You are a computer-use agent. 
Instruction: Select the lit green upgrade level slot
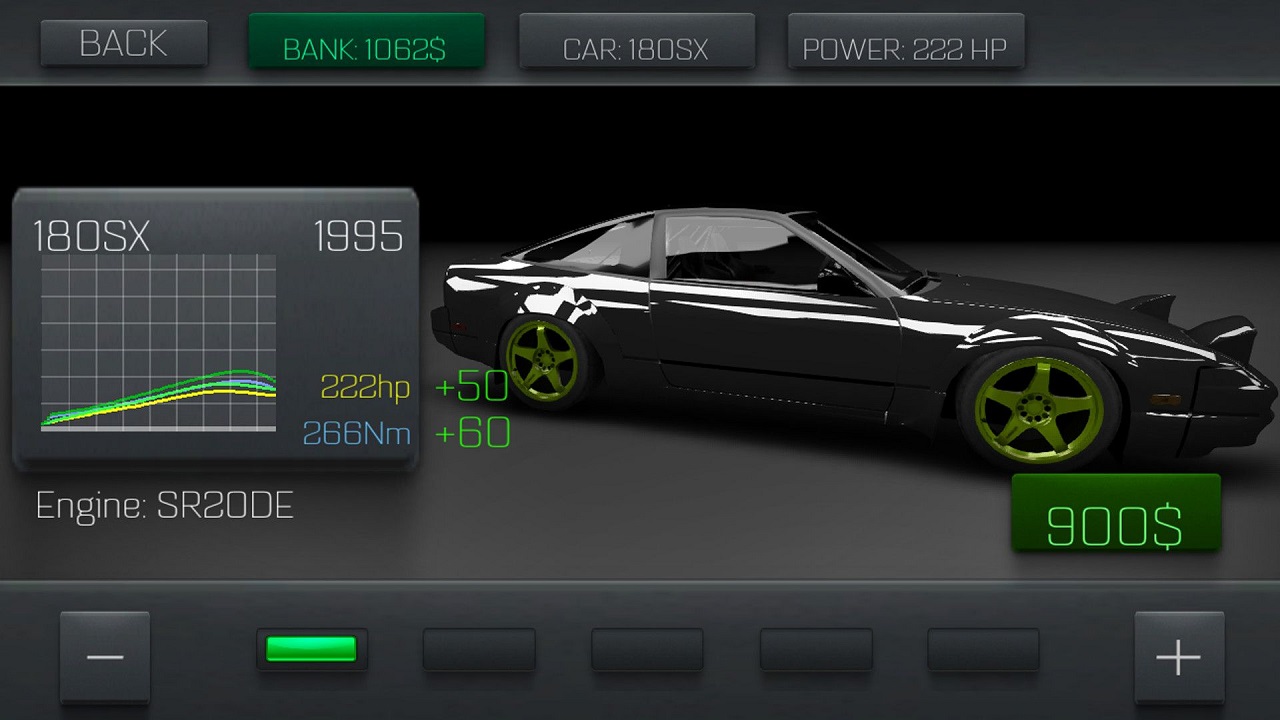pyautogui.click(x=311, y=650)
